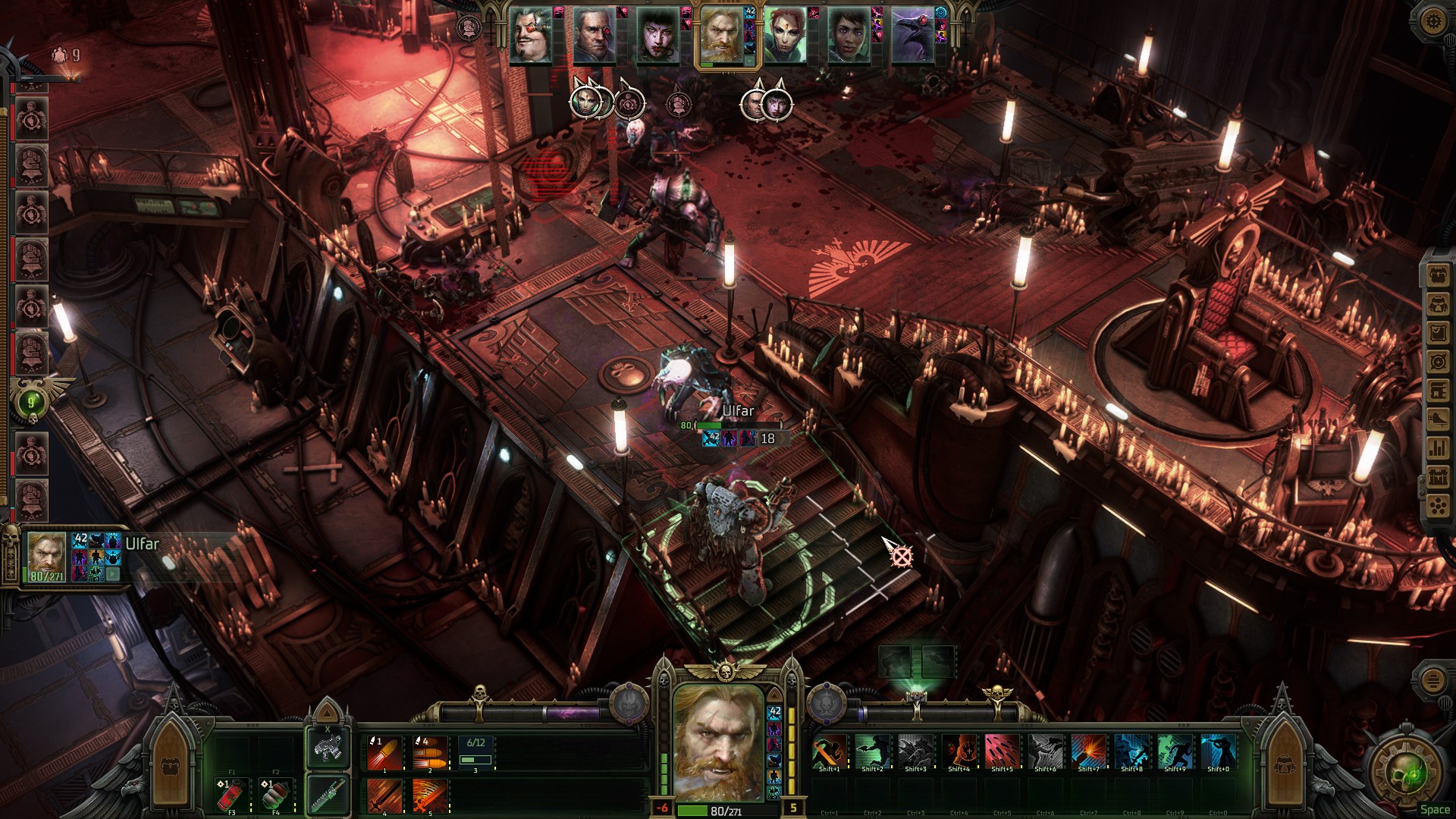
Task: Select the raven companion portrait
Action: point(912,36)
